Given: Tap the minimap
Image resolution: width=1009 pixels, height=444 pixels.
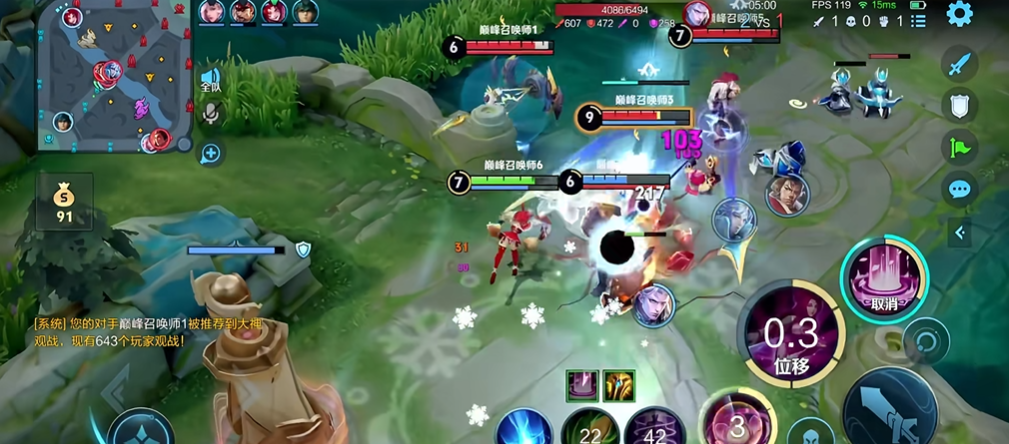Looking at the screenshot, I should 112,78.
